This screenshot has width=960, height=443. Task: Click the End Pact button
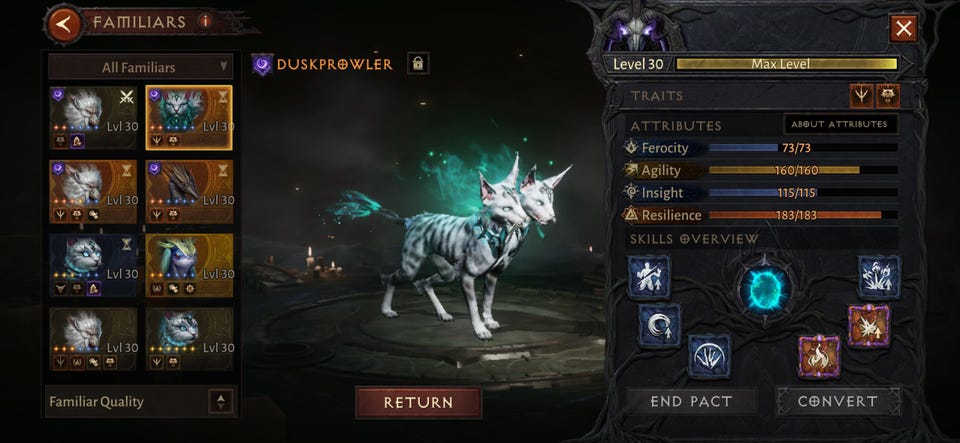click(x=692, y=401)
